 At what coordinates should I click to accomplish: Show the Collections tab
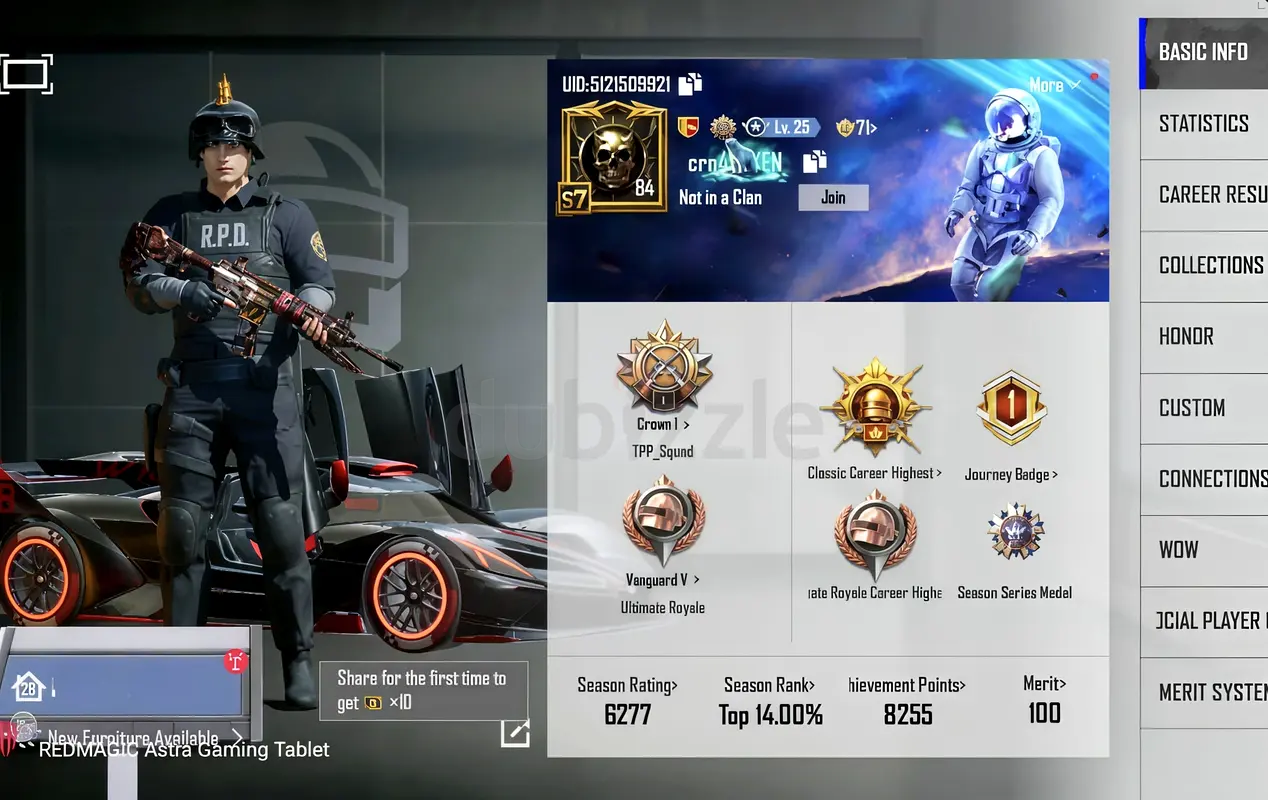[x=1211, y=266]
